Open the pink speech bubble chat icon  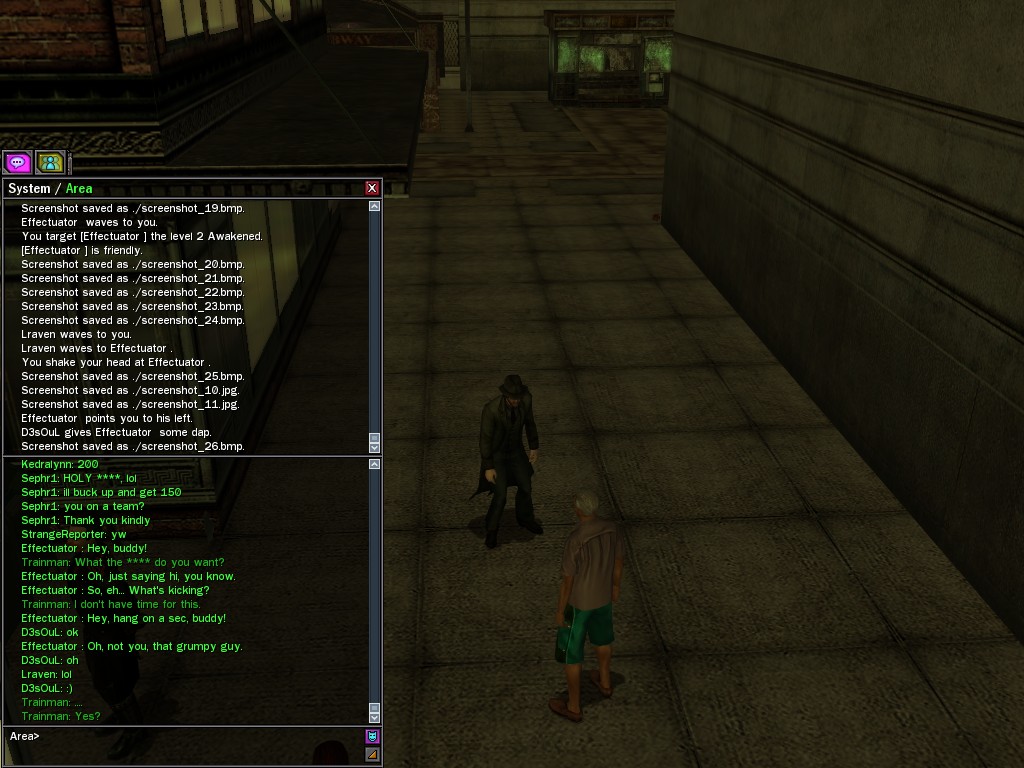pyautogui.click(x=17, y=162)
